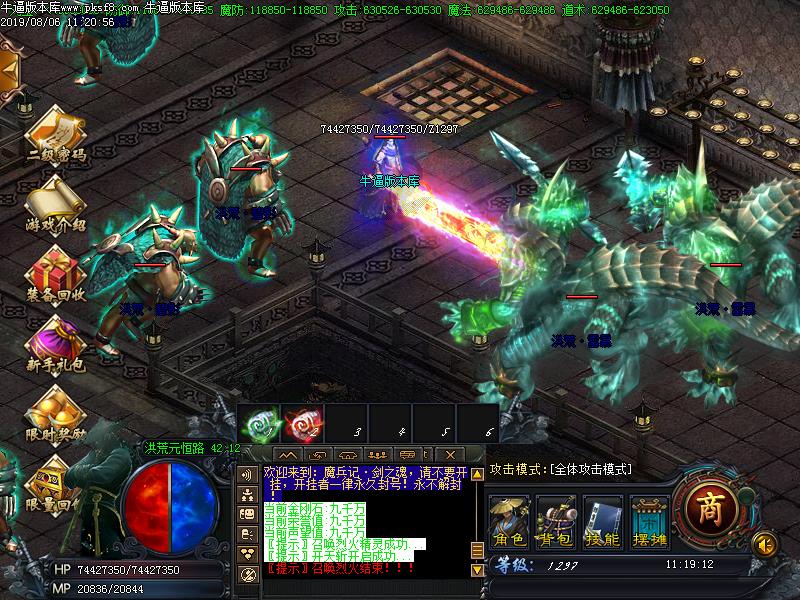Close the chat panel with the X button
The image size is (800, 600).
[x=451, y=455]
